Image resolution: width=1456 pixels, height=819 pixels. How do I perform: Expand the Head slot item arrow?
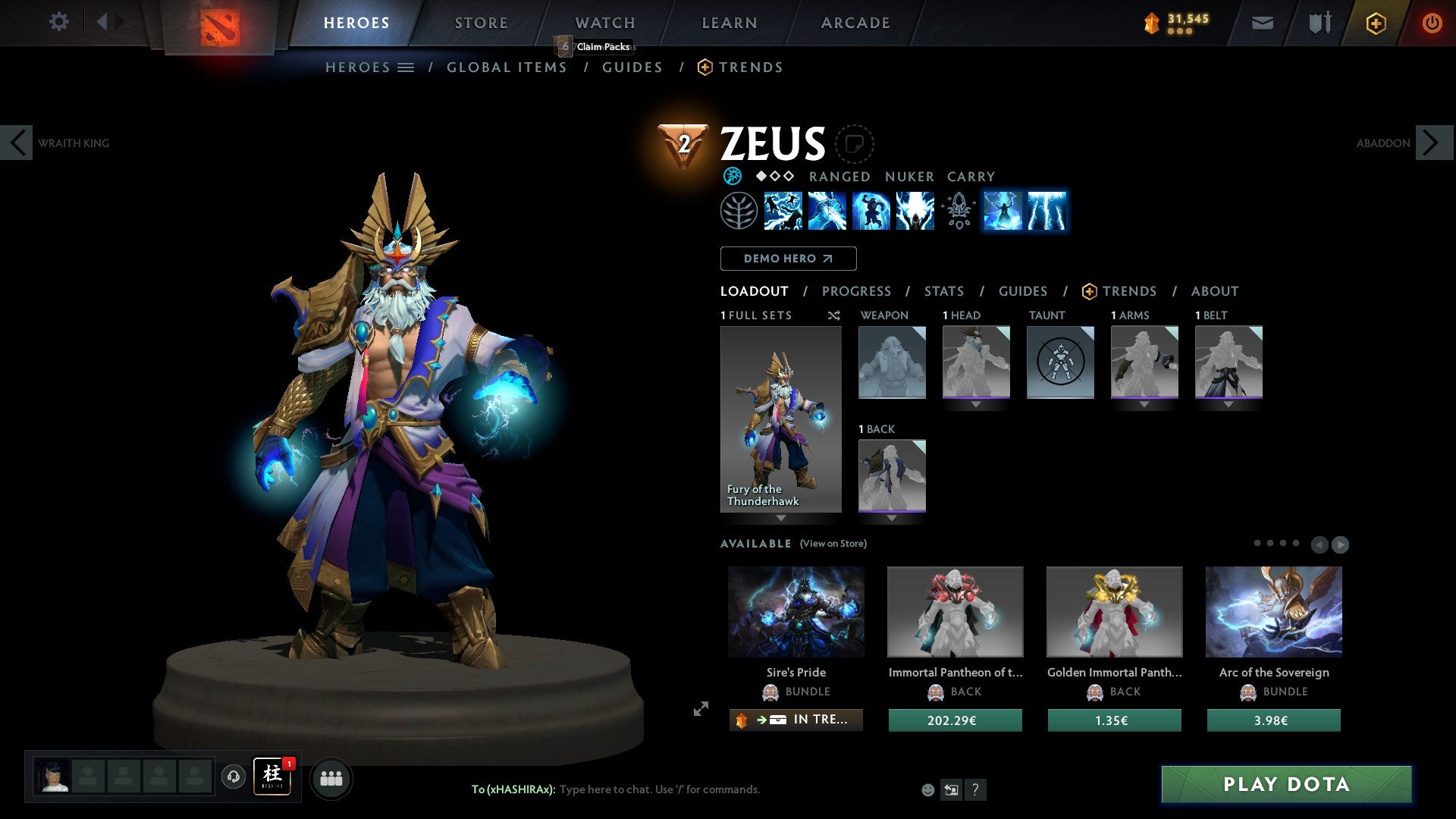pyautogui.click(x=977, y=404)
